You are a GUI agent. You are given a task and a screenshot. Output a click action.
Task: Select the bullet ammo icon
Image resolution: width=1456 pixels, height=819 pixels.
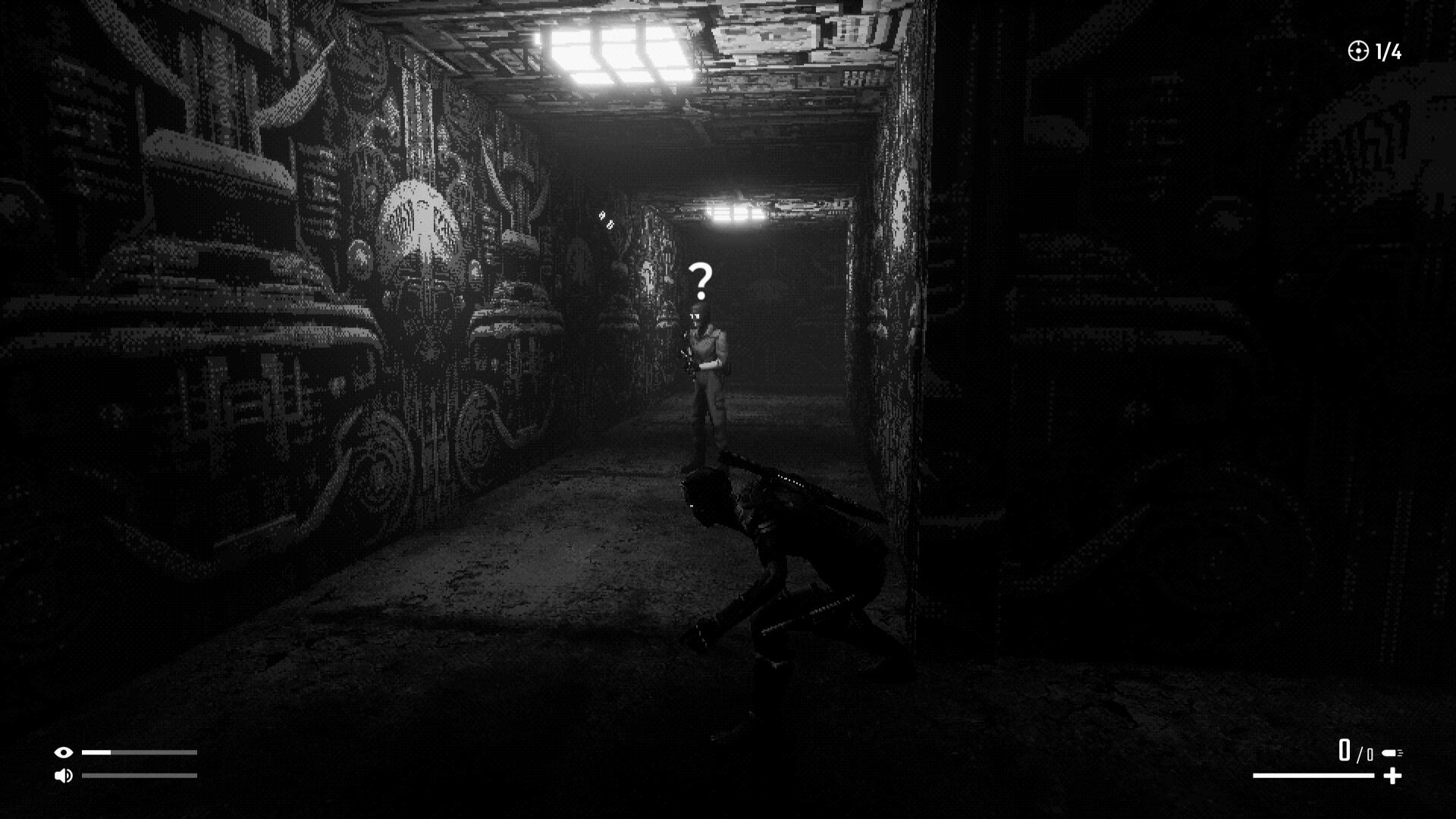tap(1392, 753)
